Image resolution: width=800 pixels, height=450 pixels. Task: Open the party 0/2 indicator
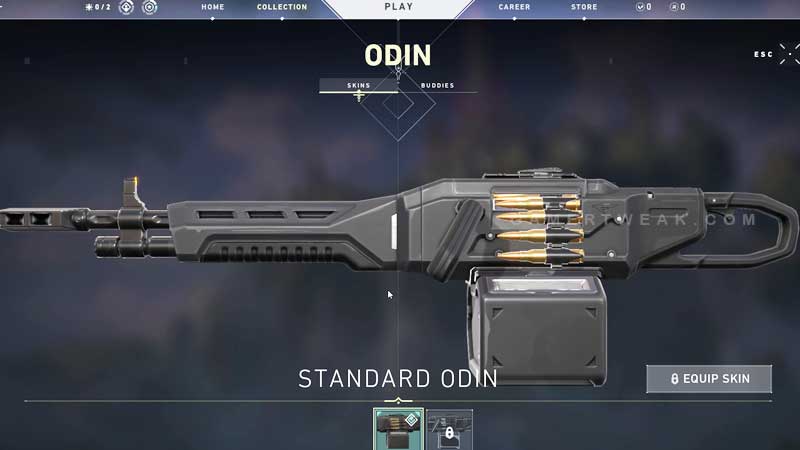(x=97, y=7)
